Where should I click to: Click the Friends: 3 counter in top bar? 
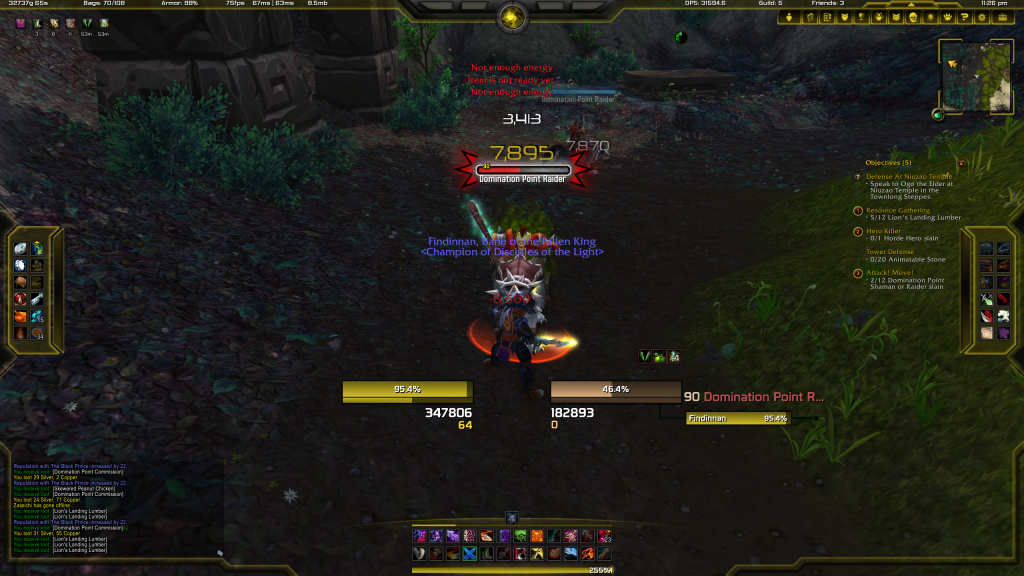[x=827, y=4]
